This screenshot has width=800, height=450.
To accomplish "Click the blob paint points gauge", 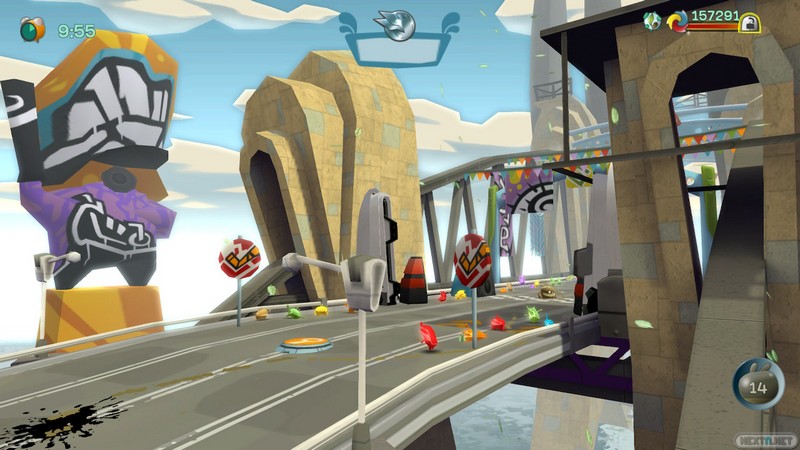I will pos(758,385).
